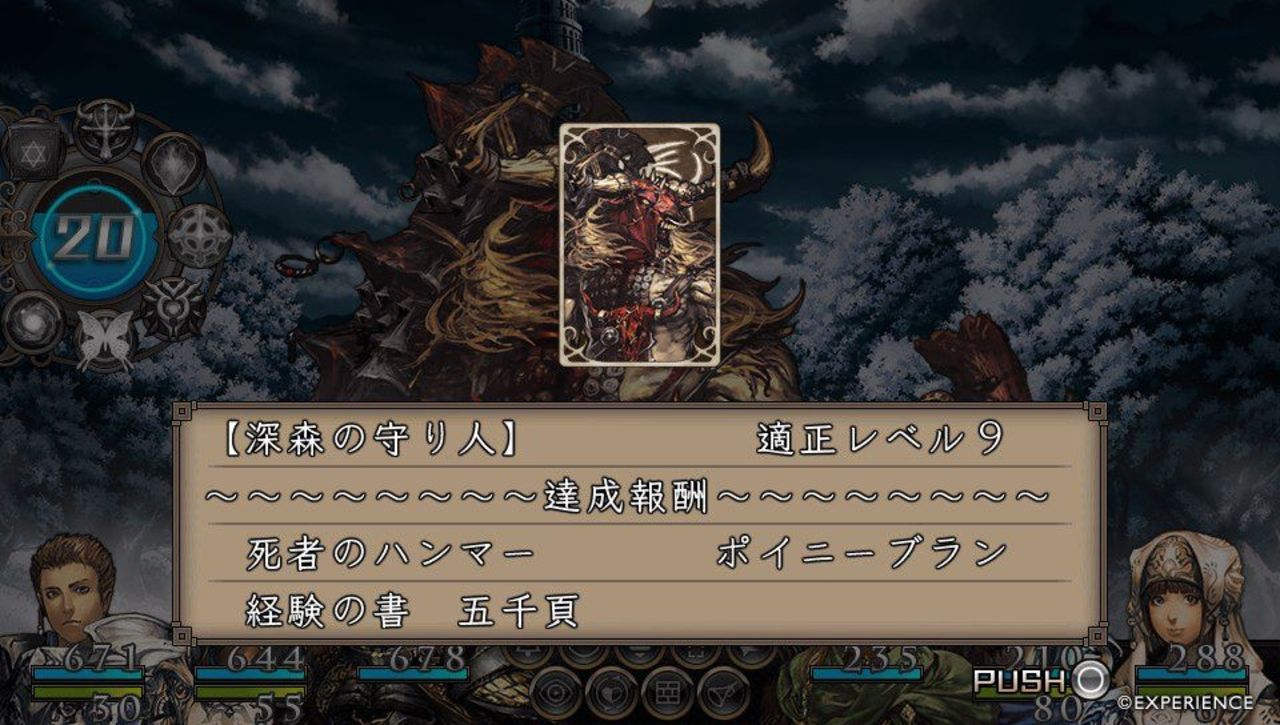This screenshot has width=1280, height=725.
Task: Select the swirling galaxy orb icon
Action: pyautogui.click(x=33, y=322)
